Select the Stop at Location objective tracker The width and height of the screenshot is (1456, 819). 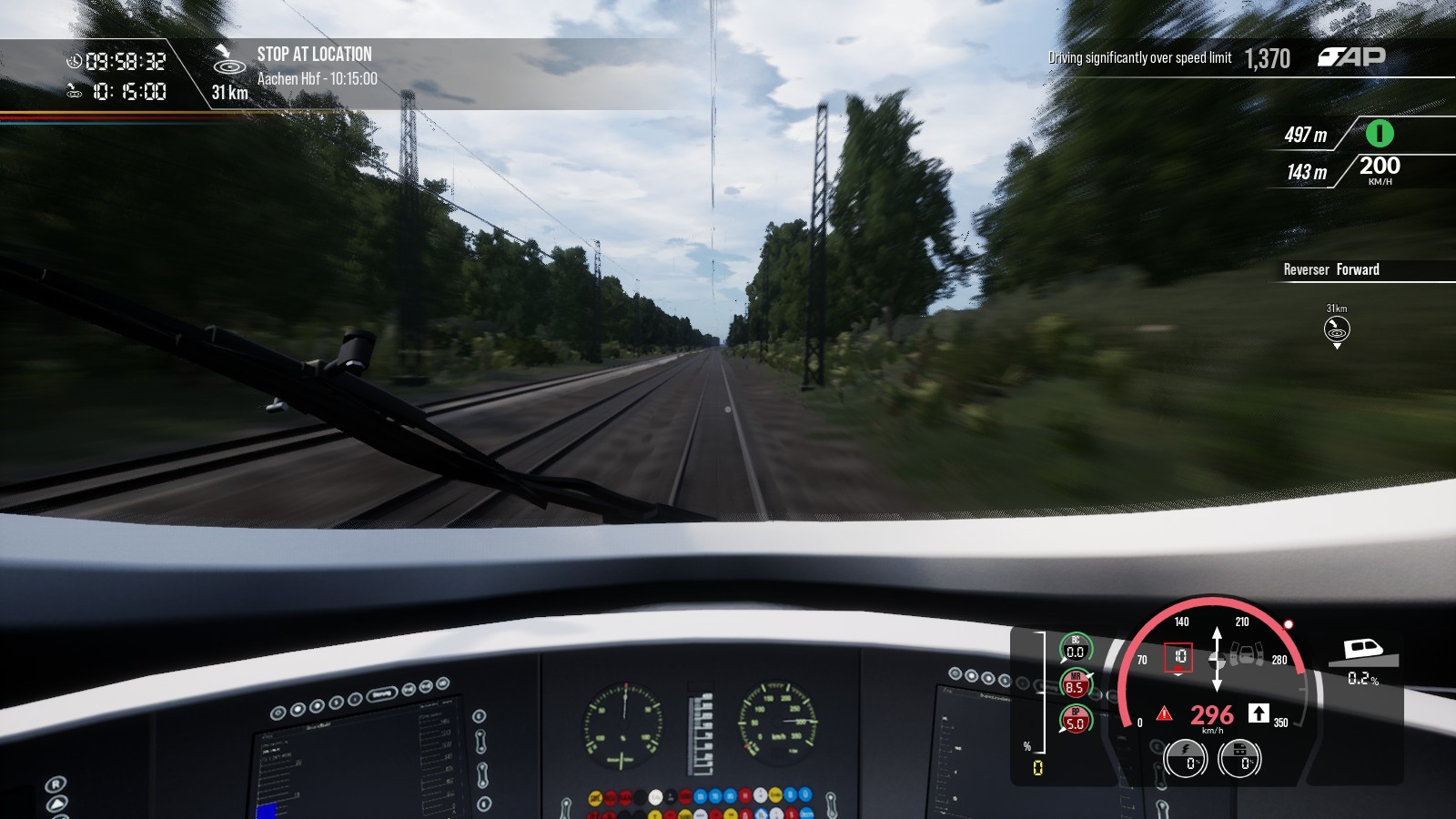(314, 55)
